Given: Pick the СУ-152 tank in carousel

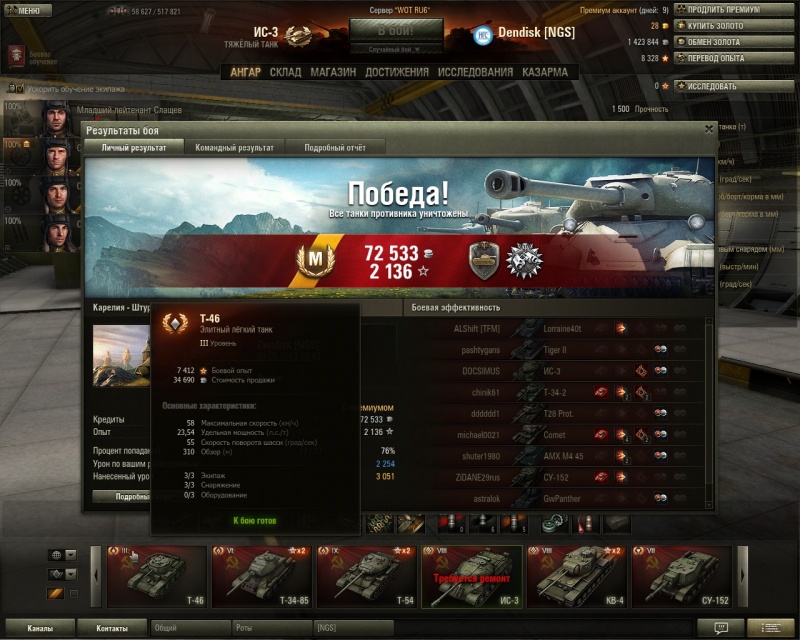Looking at the screenshot, I should point(682,577).
